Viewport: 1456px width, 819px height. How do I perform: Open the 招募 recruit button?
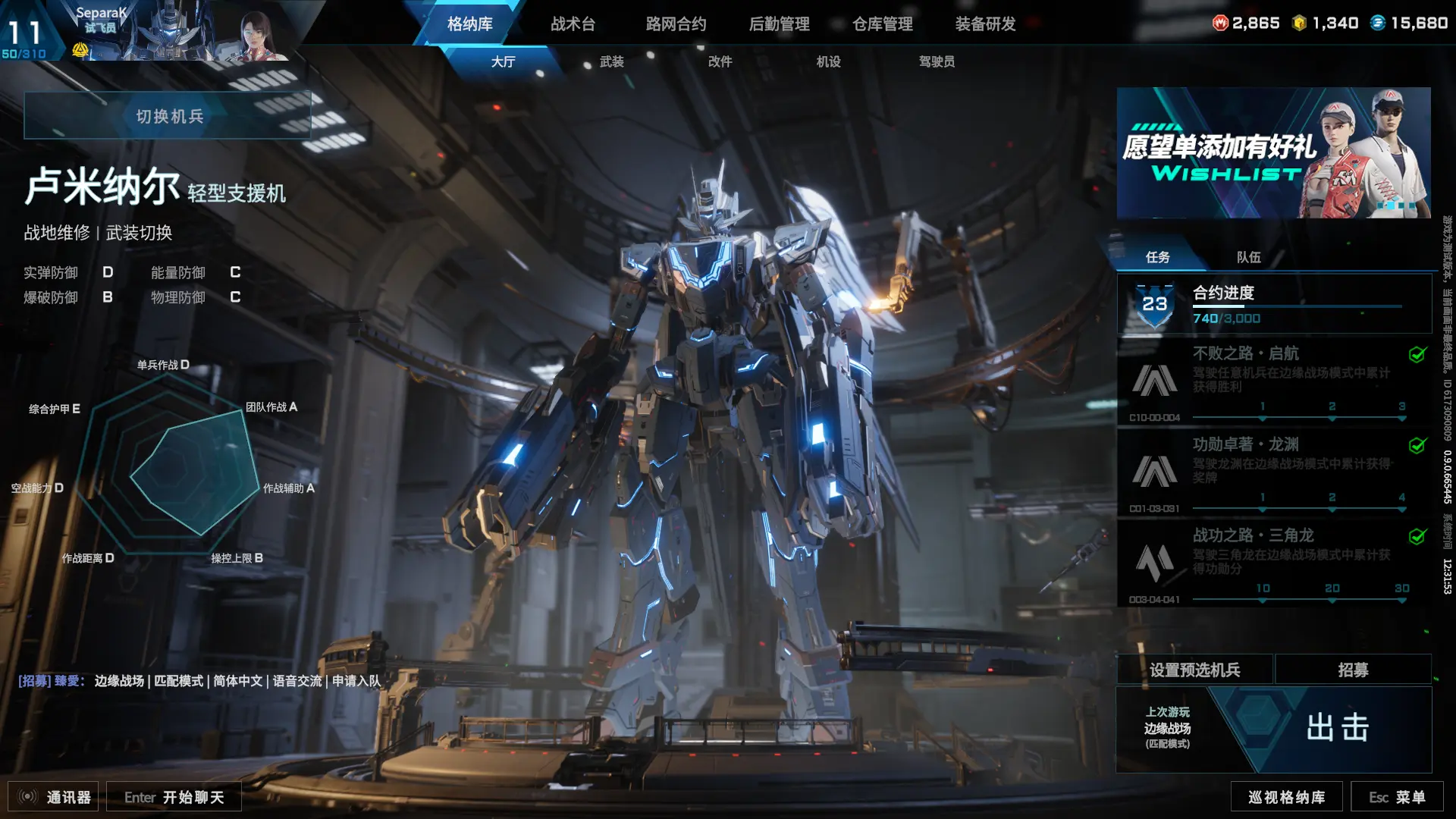1353,670
